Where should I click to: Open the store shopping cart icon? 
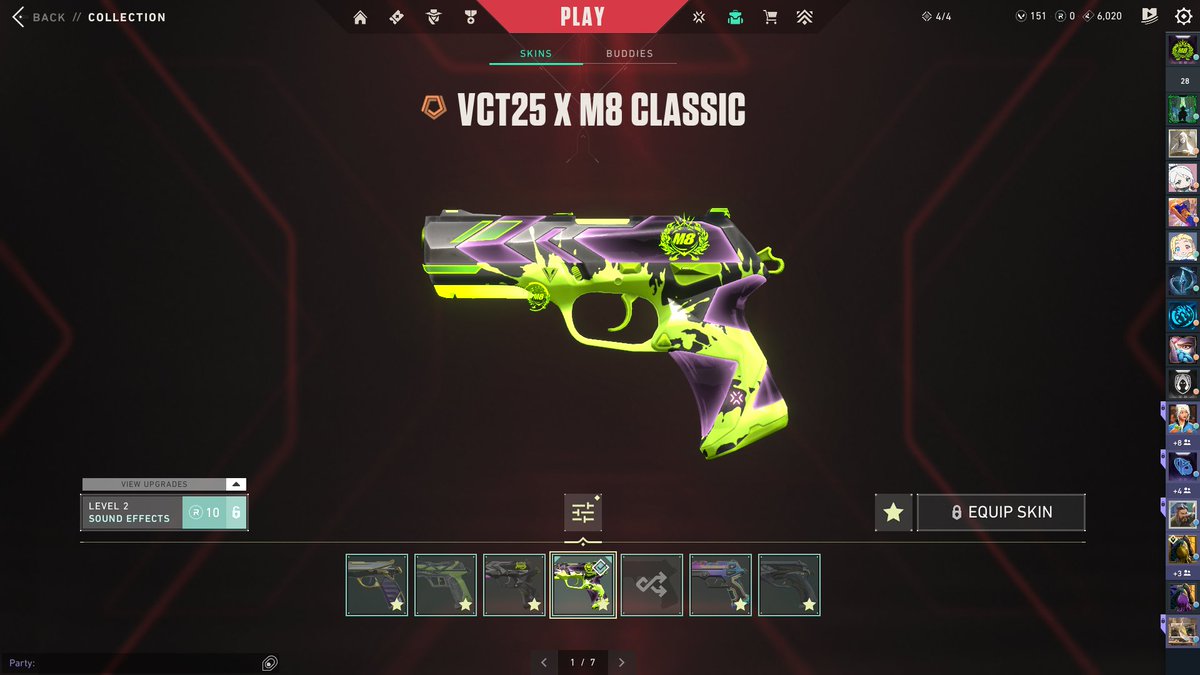(x=770, y=17)
